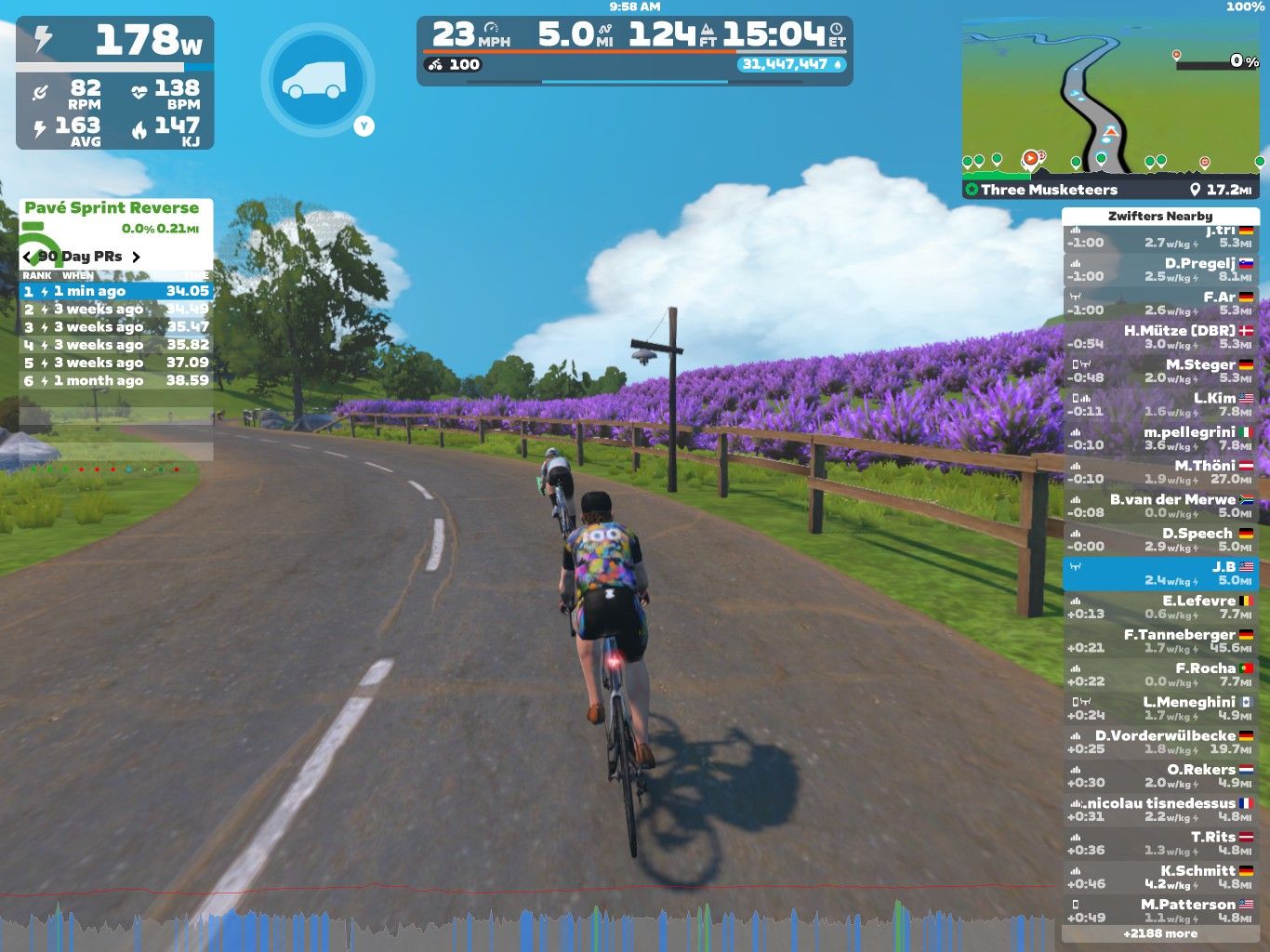Image resolution: width=1270 pixels, height=952 pixels.
Task: Pick rider m.pellegrini from the list
Action: (x=1159, y=439)
